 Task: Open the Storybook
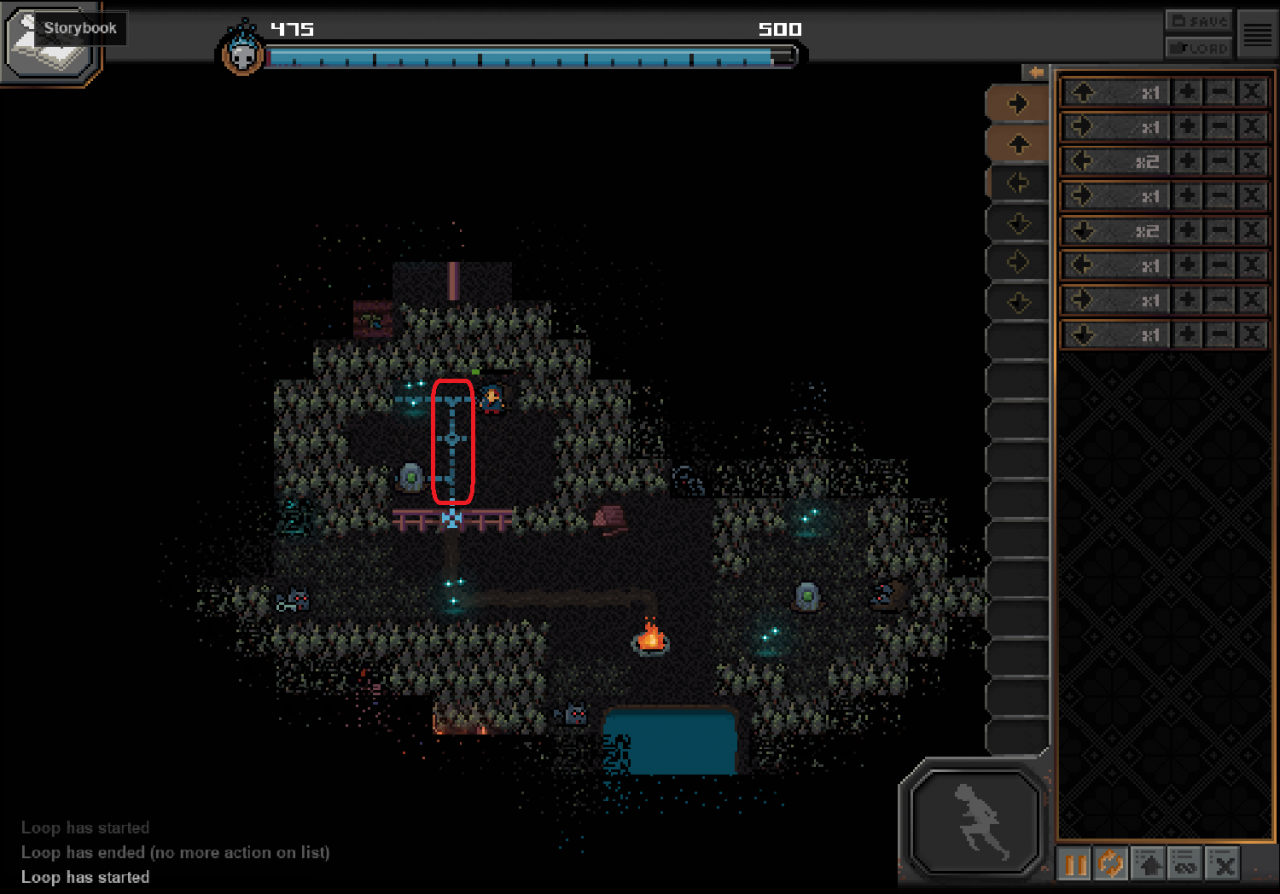pos(50,42)
